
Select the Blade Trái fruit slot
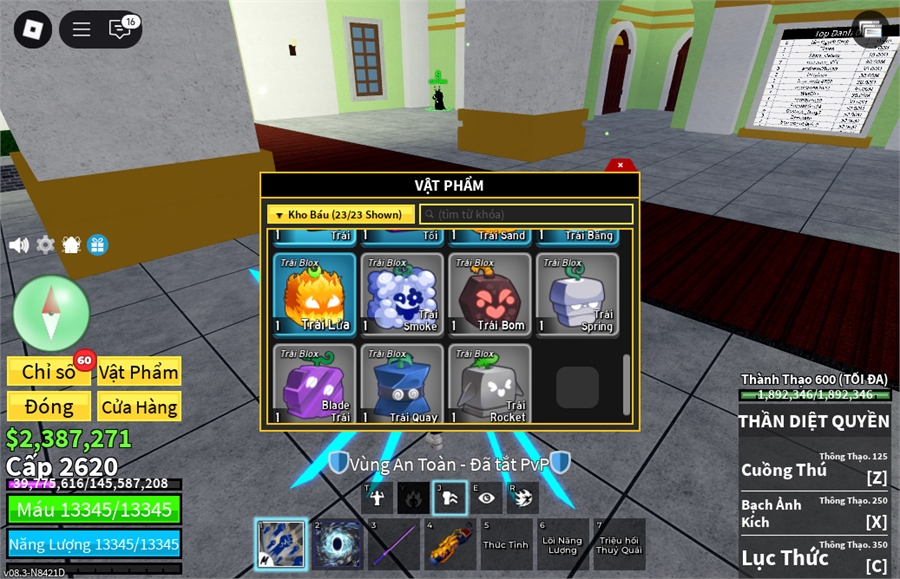click(x=314, y=384)
